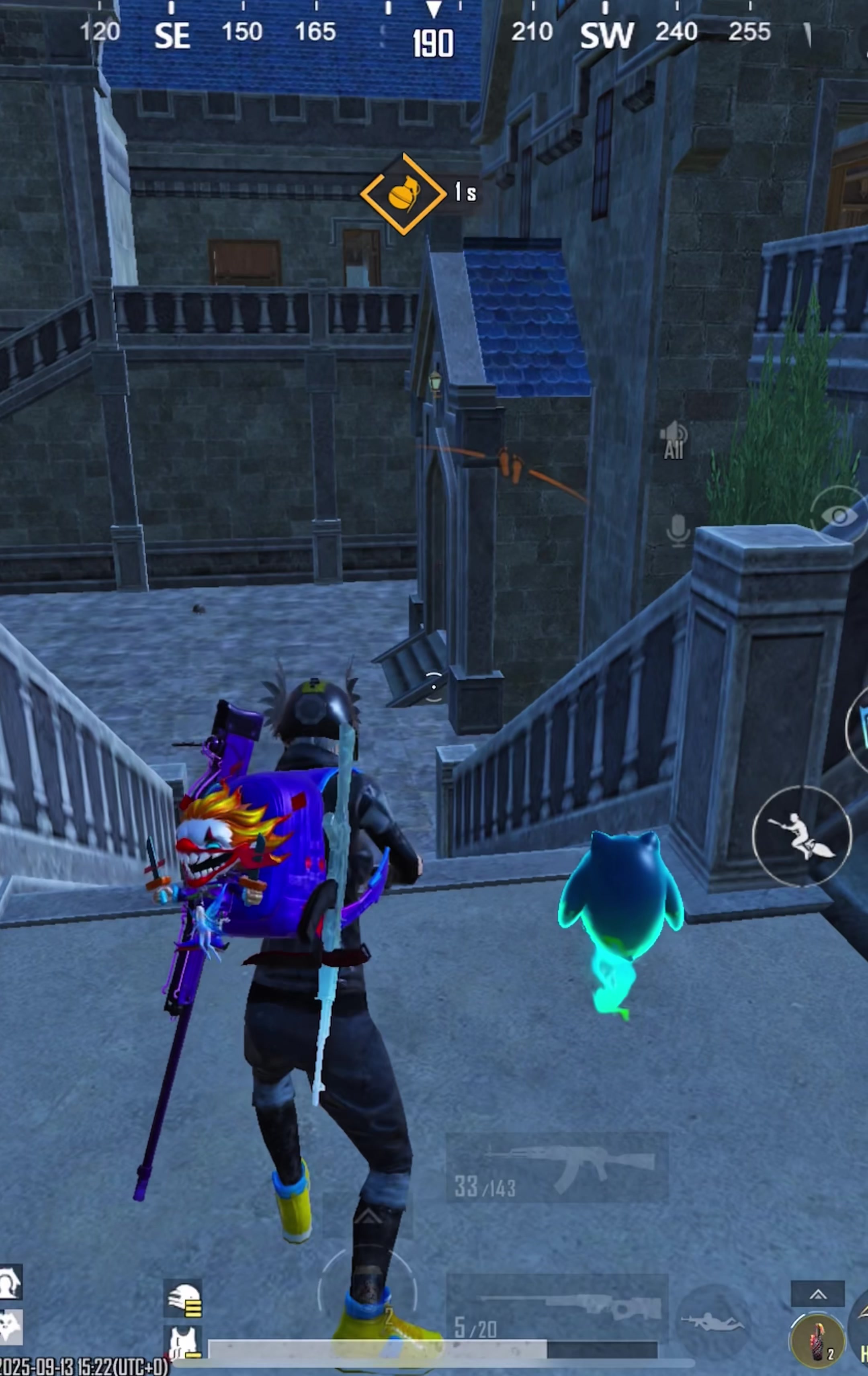868x1376 pixels.
Task: Activate the broomstick ride button
Action: [802, 836]
